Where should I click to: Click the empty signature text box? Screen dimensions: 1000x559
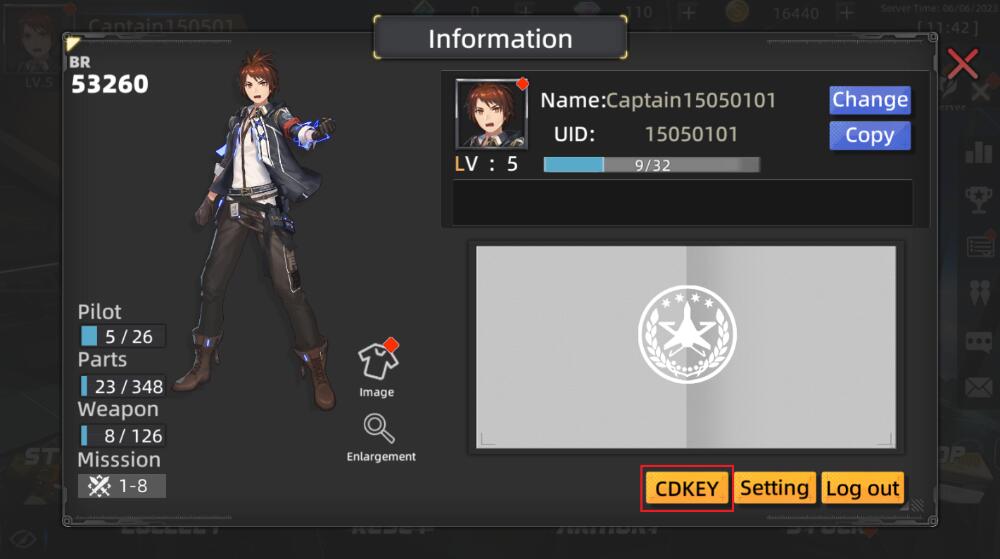[x=682, y=202]
